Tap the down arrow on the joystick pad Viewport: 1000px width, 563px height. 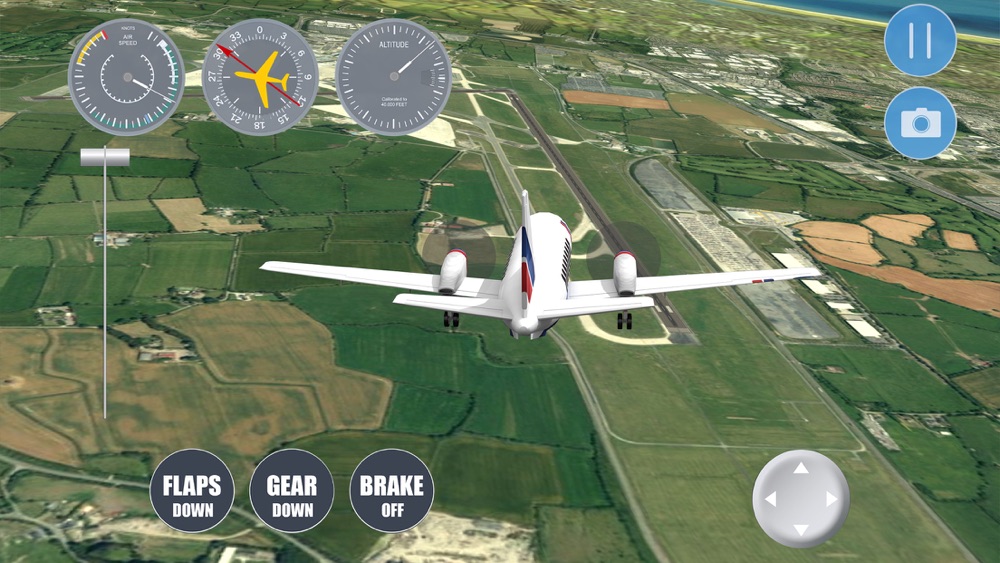(x=800, y=529)
